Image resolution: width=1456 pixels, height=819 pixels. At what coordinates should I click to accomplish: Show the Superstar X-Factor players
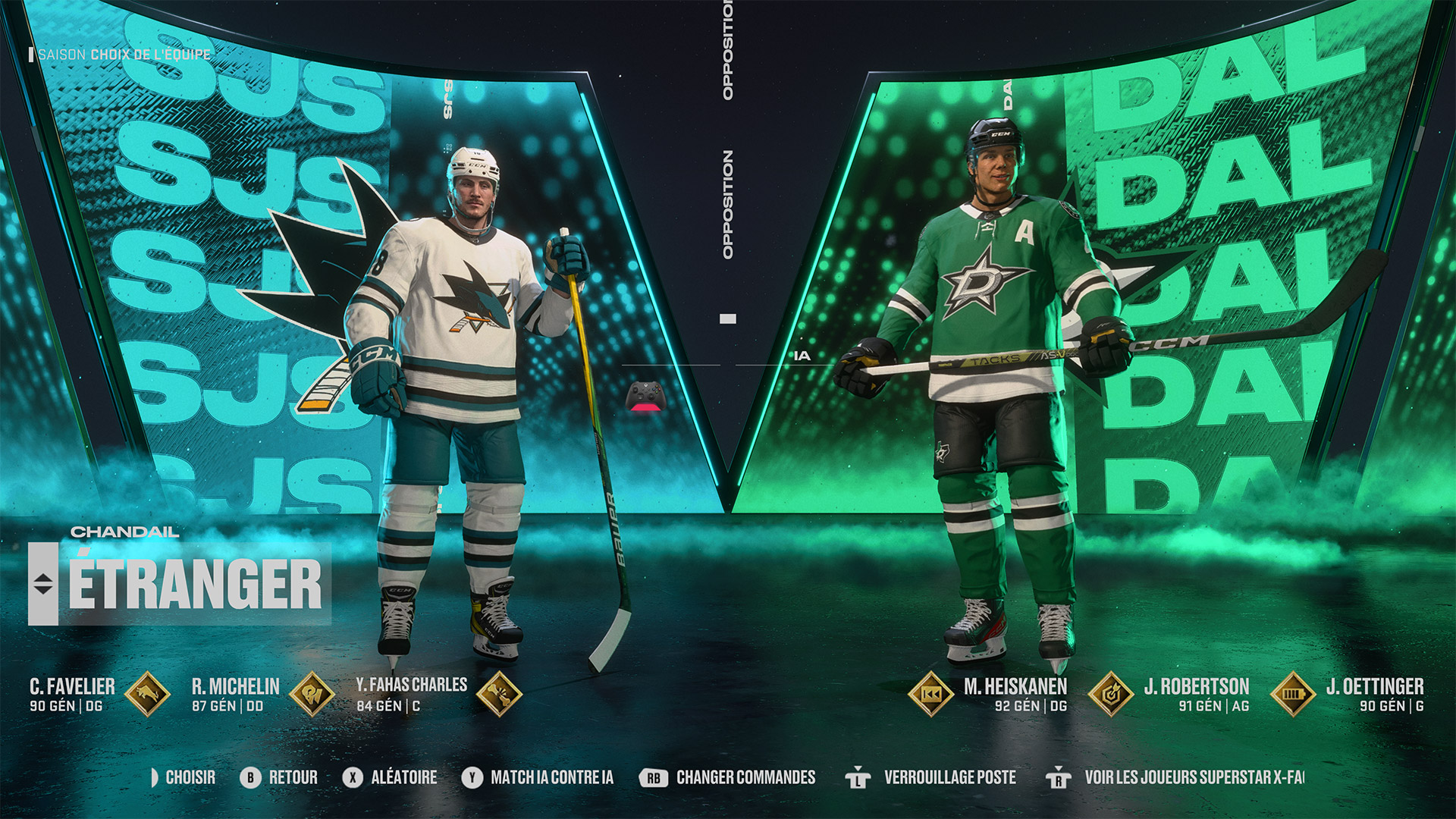[x=1175, y=777]
